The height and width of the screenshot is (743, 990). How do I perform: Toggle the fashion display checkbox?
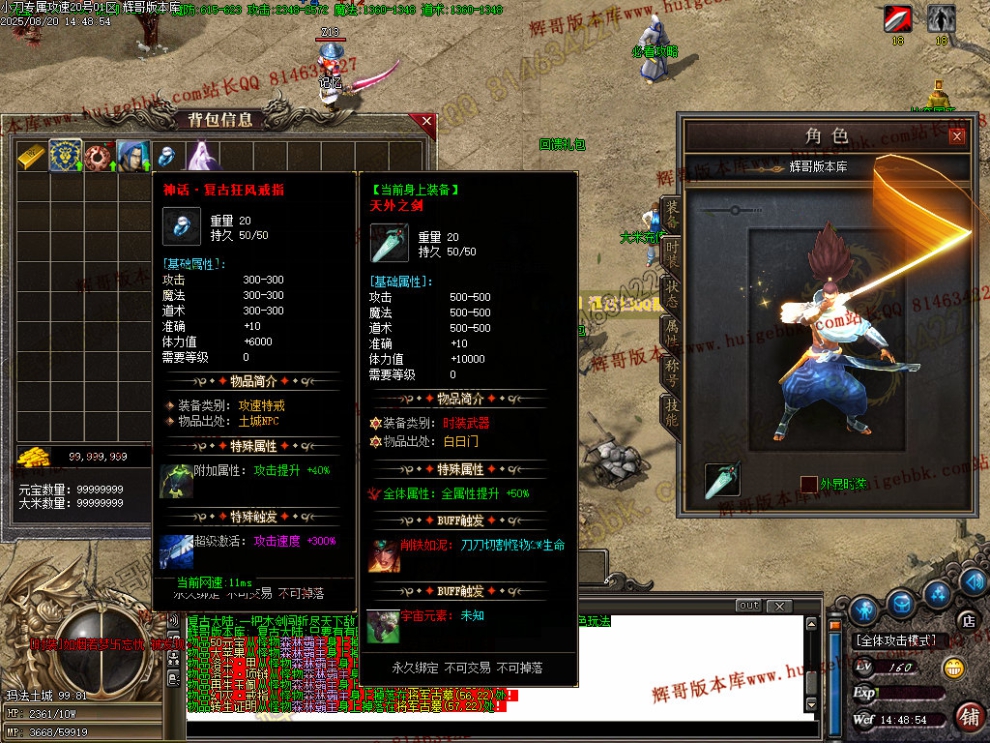click(x=808, y=484)
